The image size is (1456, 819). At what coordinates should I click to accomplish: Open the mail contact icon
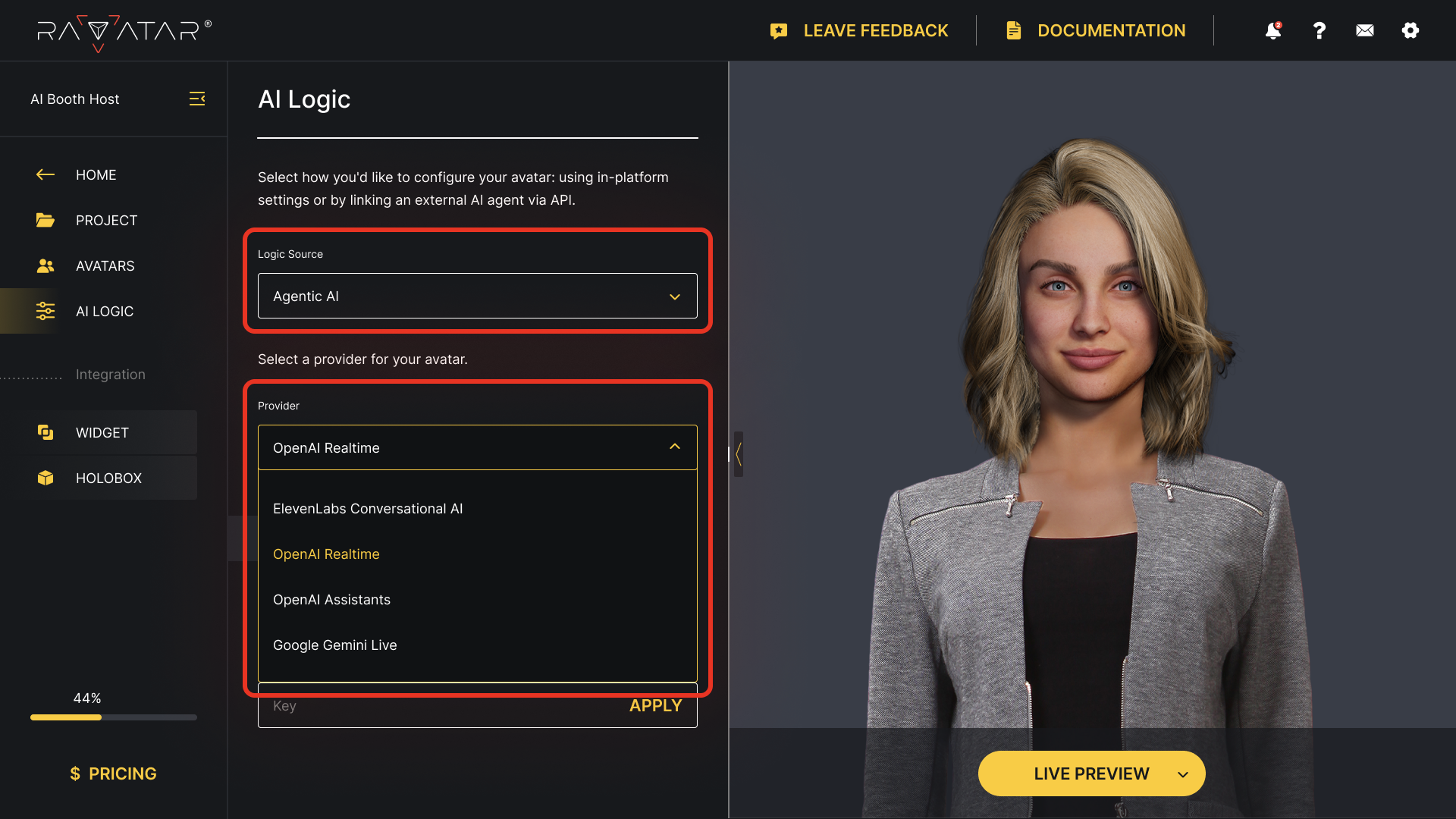[1364, 30]
